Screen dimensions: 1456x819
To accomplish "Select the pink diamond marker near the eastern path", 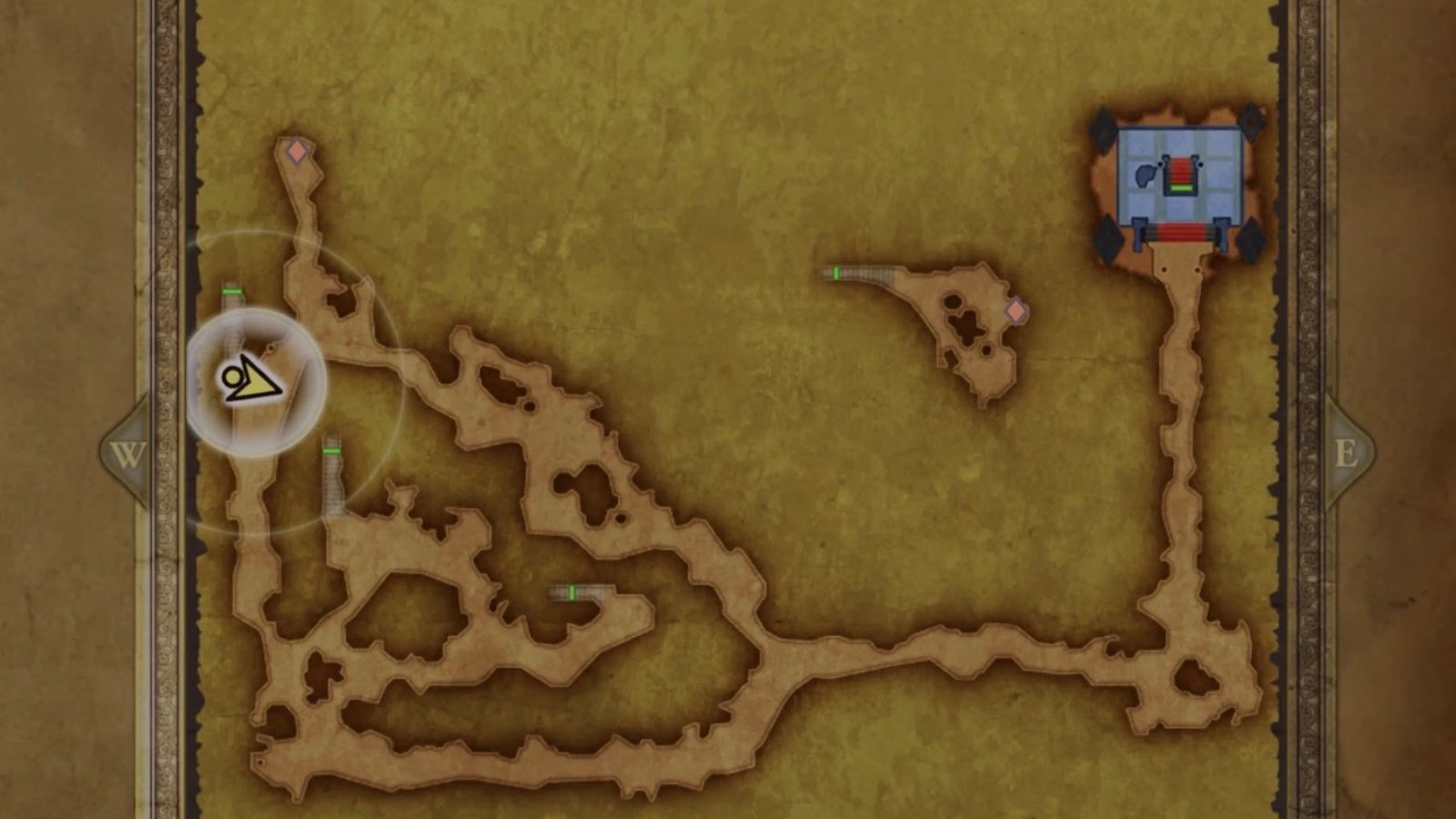I will [1015, 309].
